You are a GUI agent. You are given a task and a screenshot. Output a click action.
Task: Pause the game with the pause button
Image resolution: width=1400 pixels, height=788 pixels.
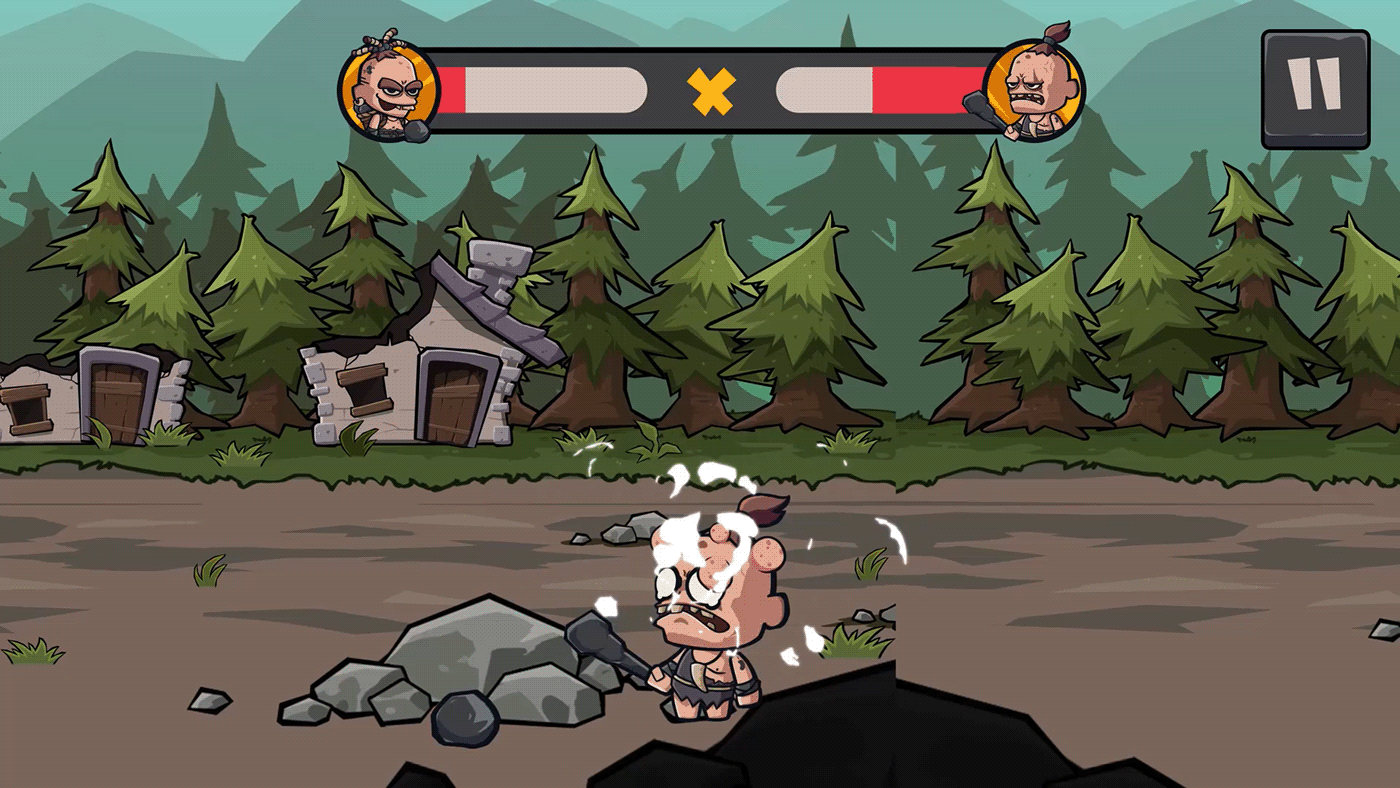pyautogui.click(x=1314, y=89)
